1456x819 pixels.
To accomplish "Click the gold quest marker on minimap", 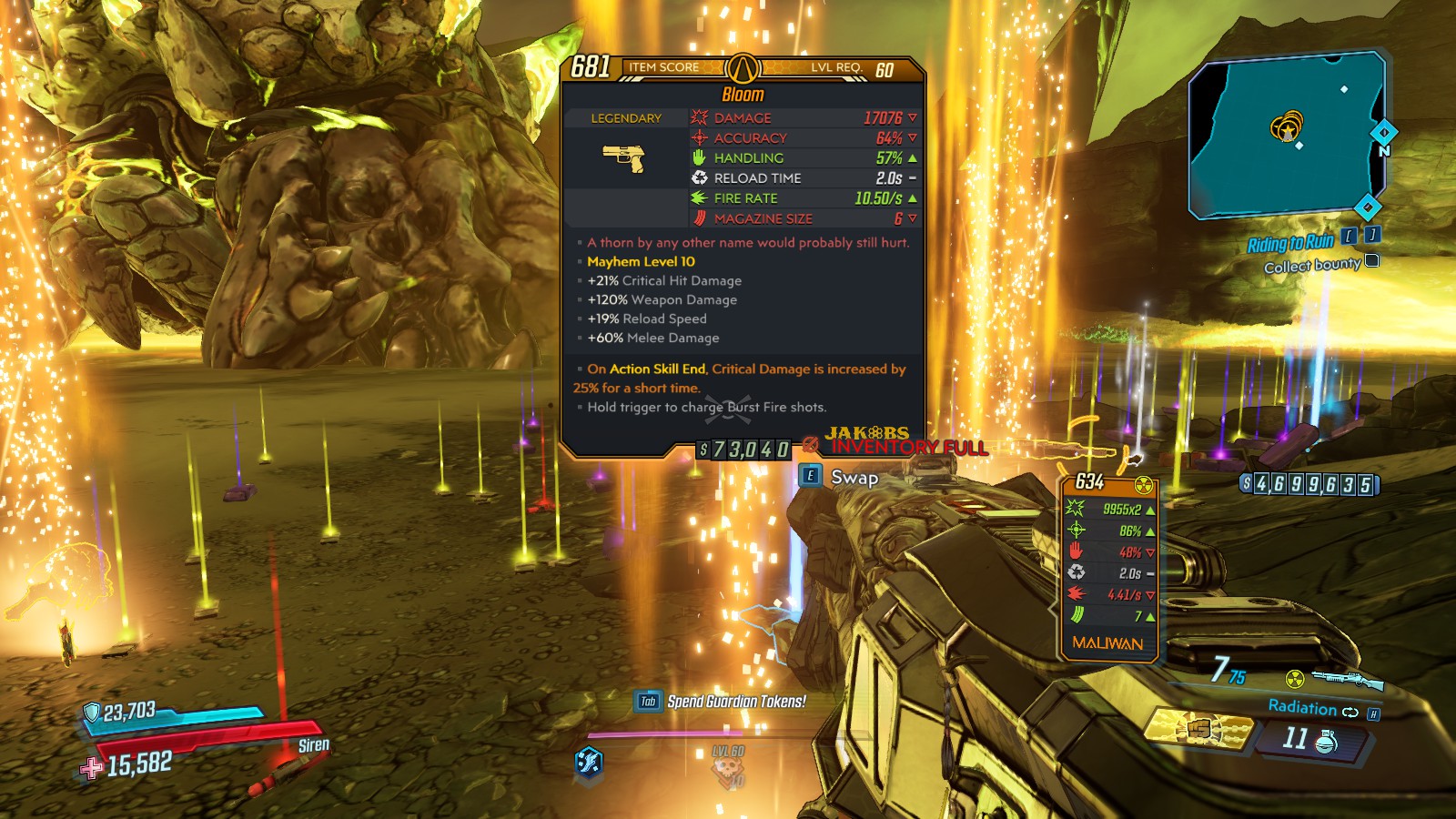I will [x=1287, y=127].
